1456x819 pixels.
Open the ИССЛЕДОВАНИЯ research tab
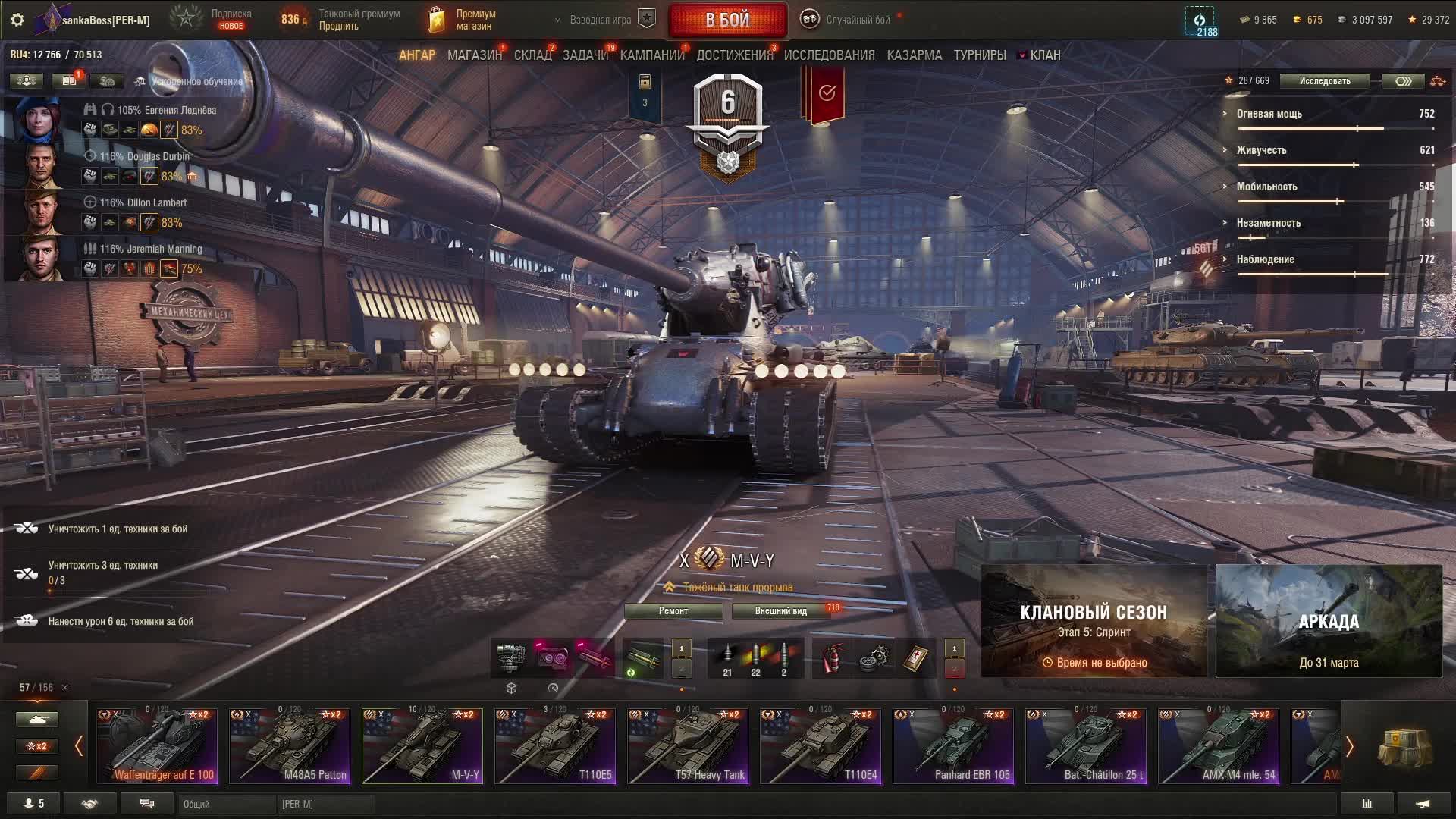coord(829,55)
